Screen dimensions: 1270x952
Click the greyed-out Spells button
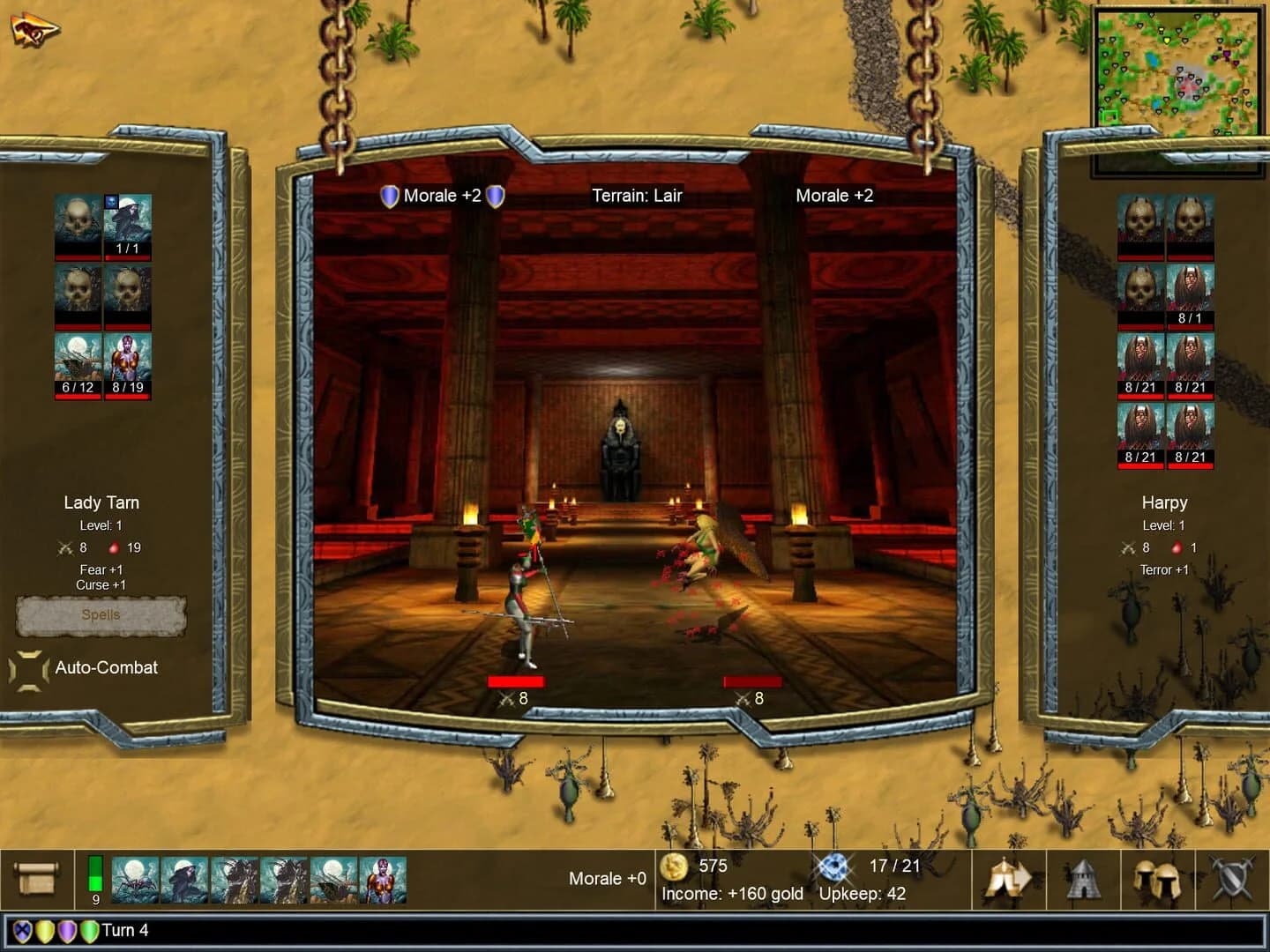(101, 615)
